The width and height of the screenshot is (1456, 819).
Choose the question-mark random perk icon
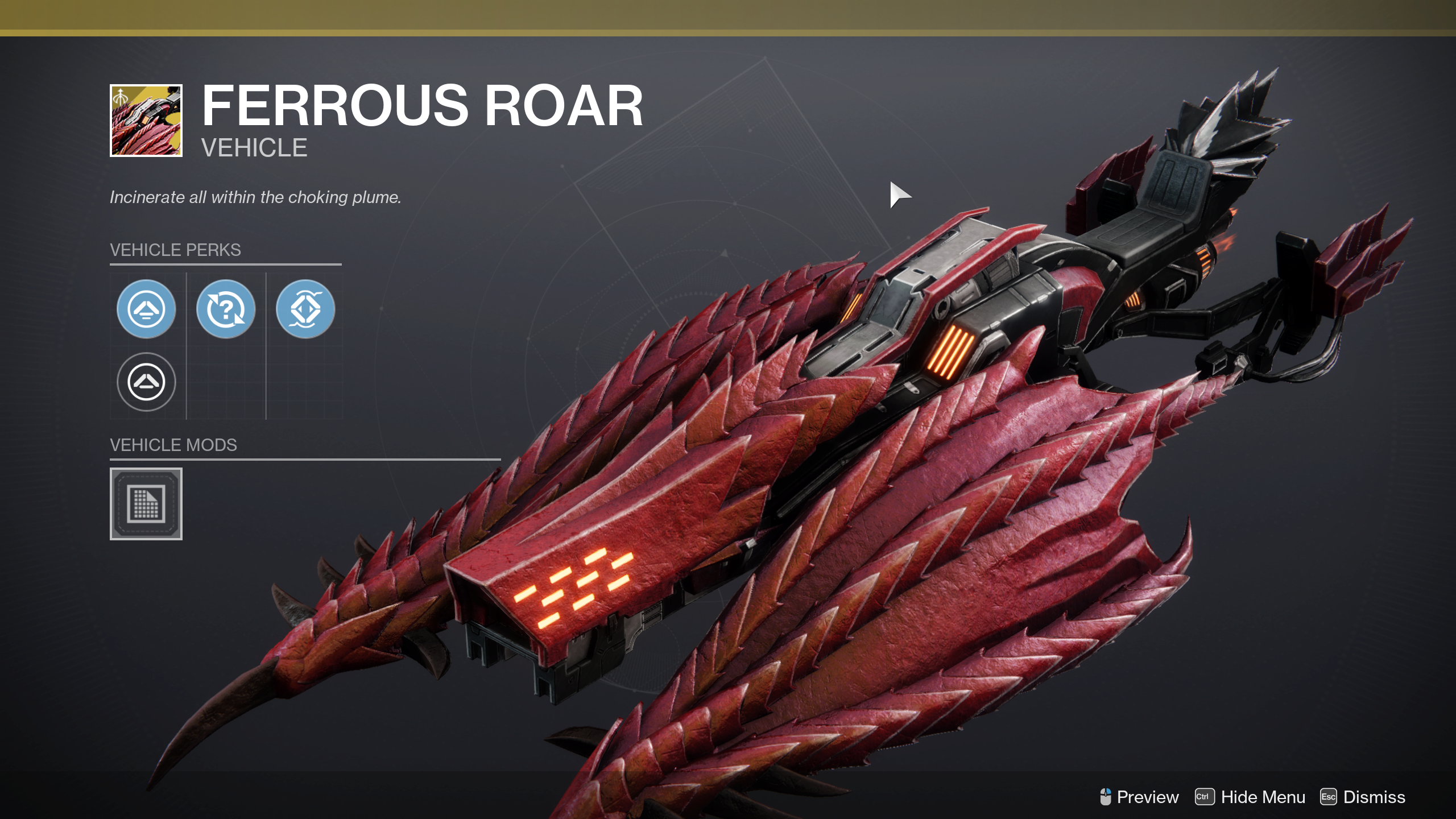[226, 309]
